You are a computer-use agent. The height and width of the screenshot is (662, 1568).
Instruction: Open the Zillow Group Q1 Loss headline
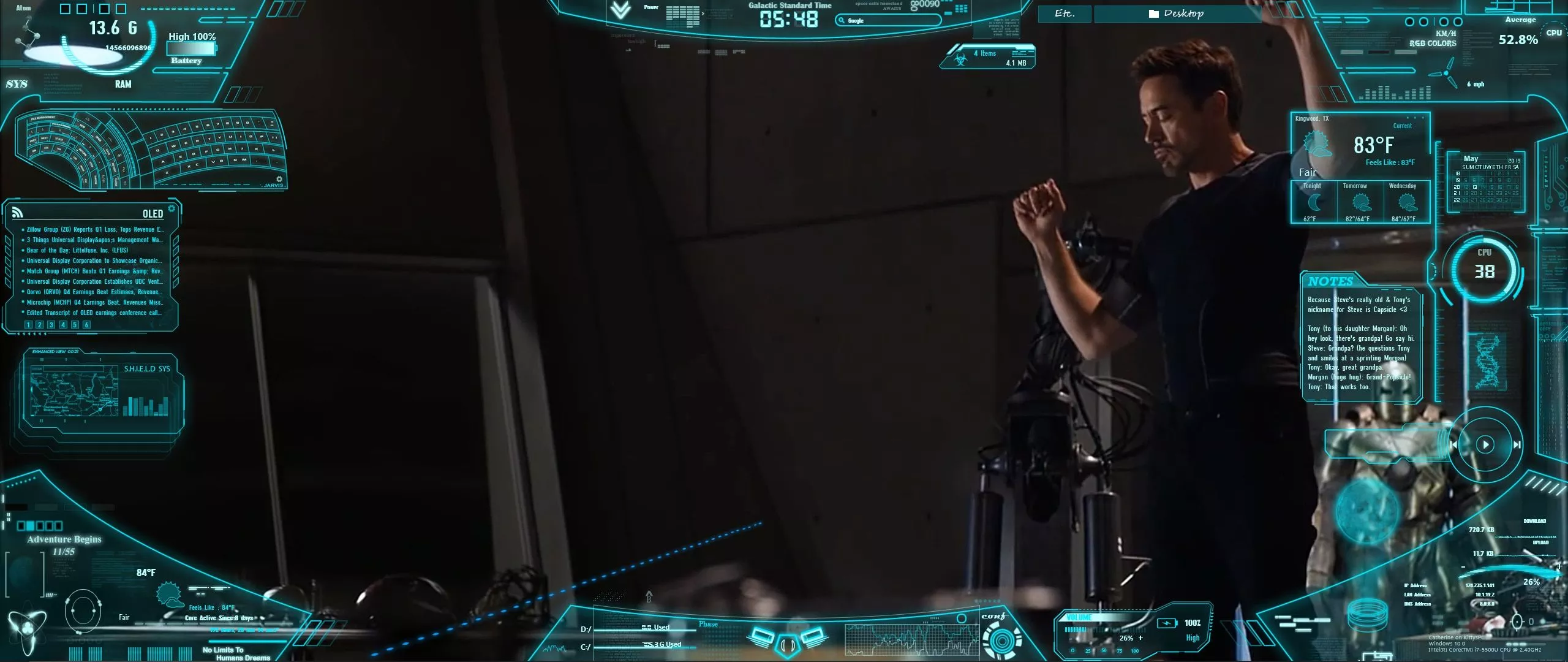point(95,229)
